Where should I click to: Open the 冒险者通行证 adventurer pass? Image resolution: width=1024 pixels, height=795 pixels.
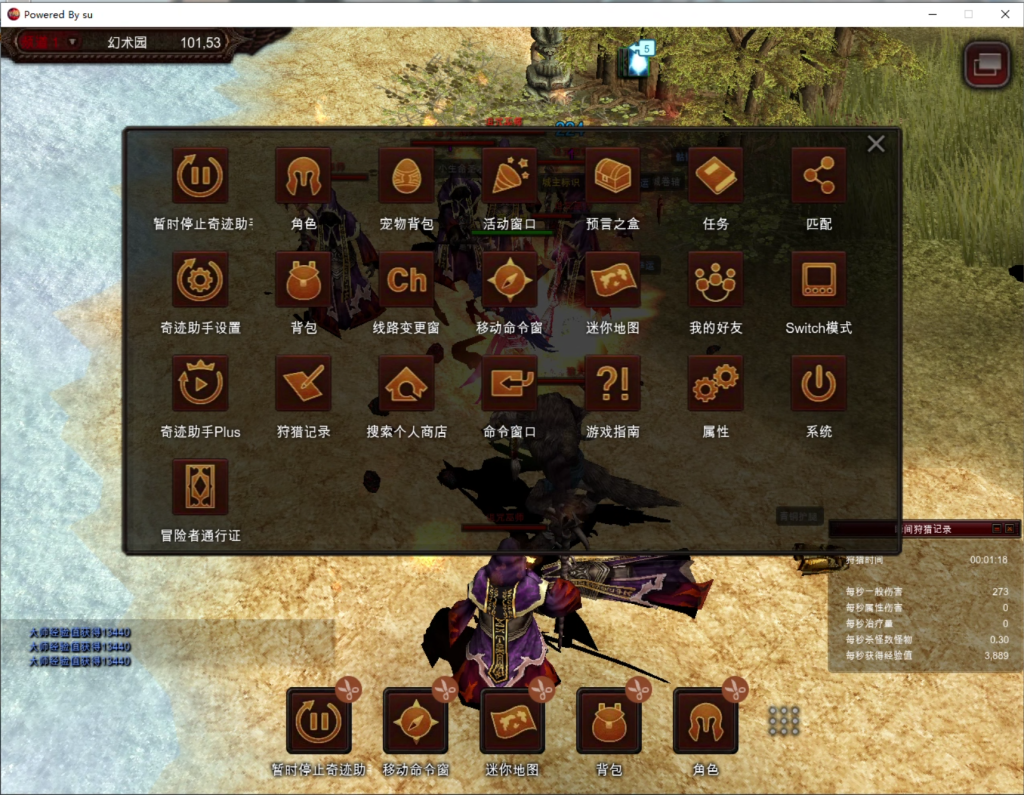click(200, 488)
